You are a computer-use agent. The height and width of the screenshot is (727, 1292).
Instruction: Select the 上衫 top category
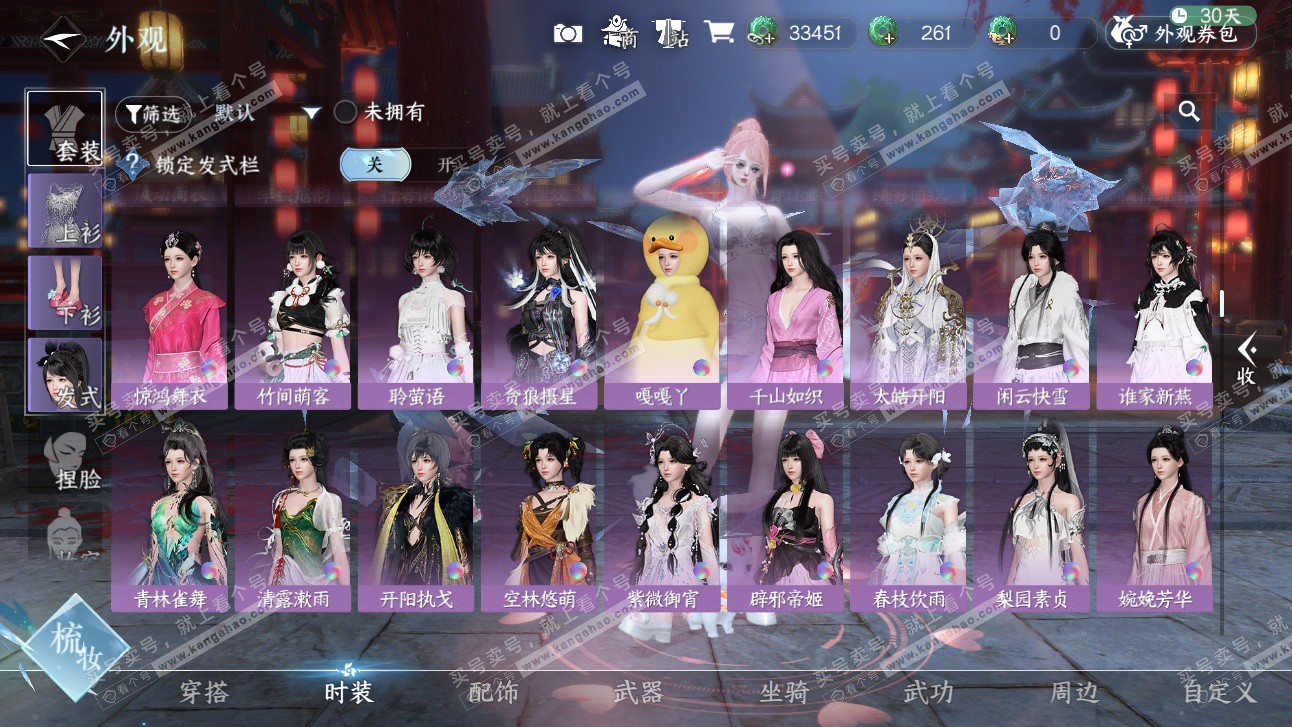(x=65, y=211)
